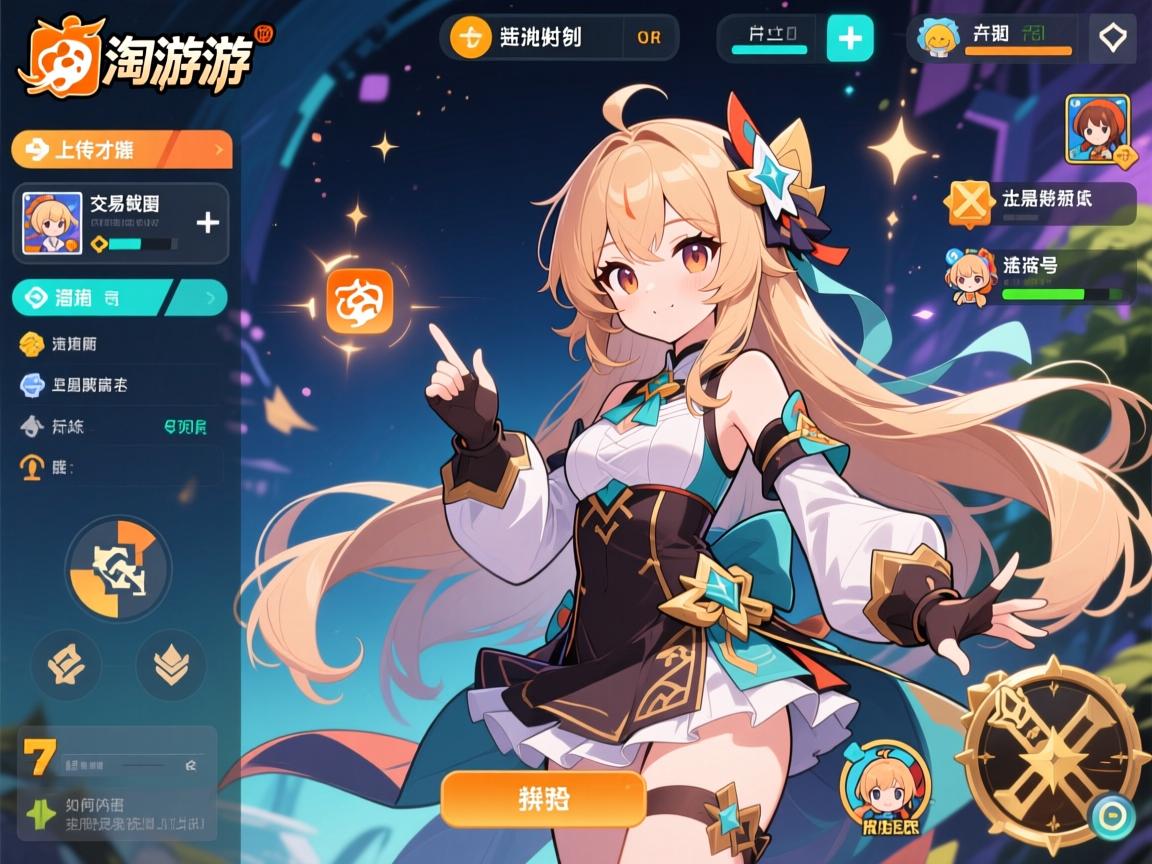Click the orange button at the bottom center
This screenshot has width=1152, height=864.
coord(543,798)
